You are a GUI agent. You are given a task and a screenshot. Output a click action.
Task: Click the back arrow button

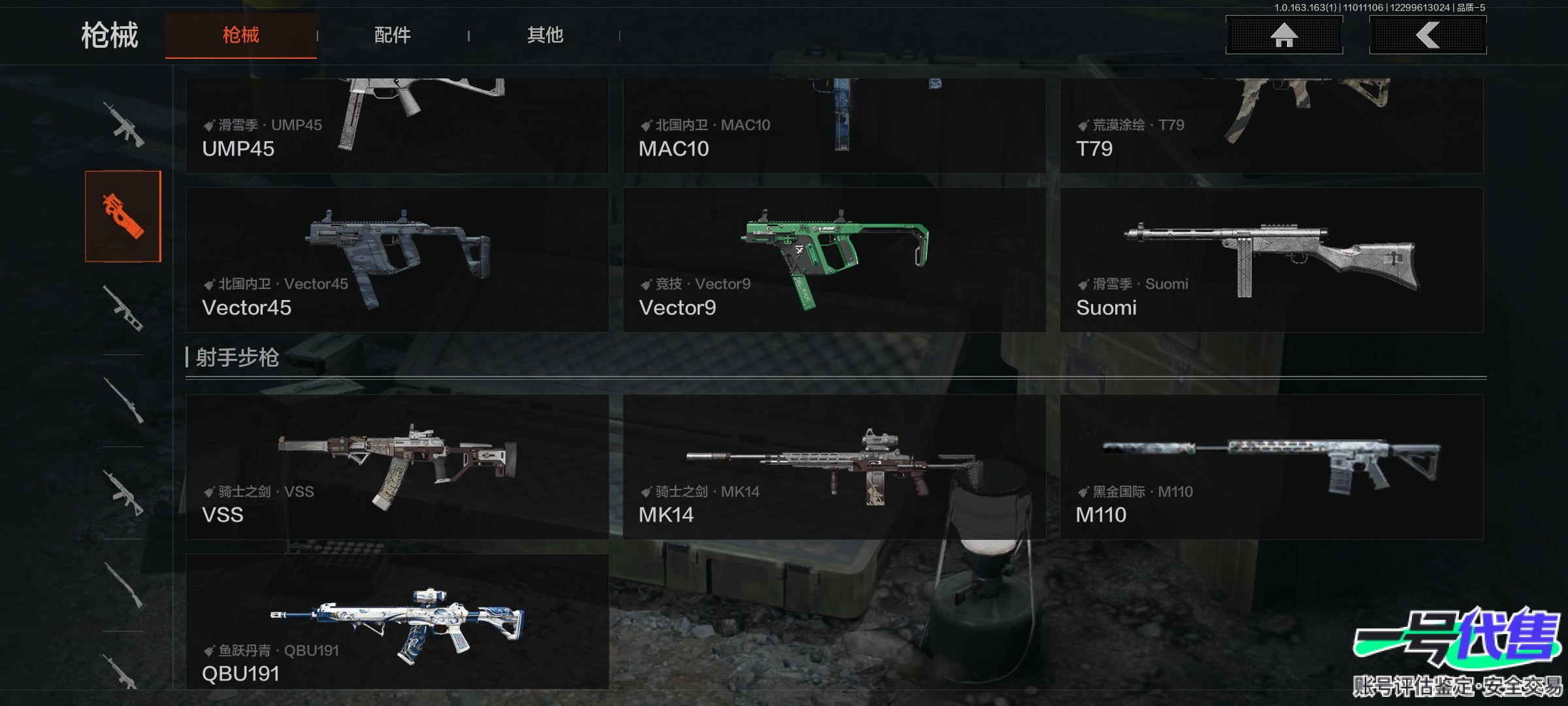pos(1428,35)
